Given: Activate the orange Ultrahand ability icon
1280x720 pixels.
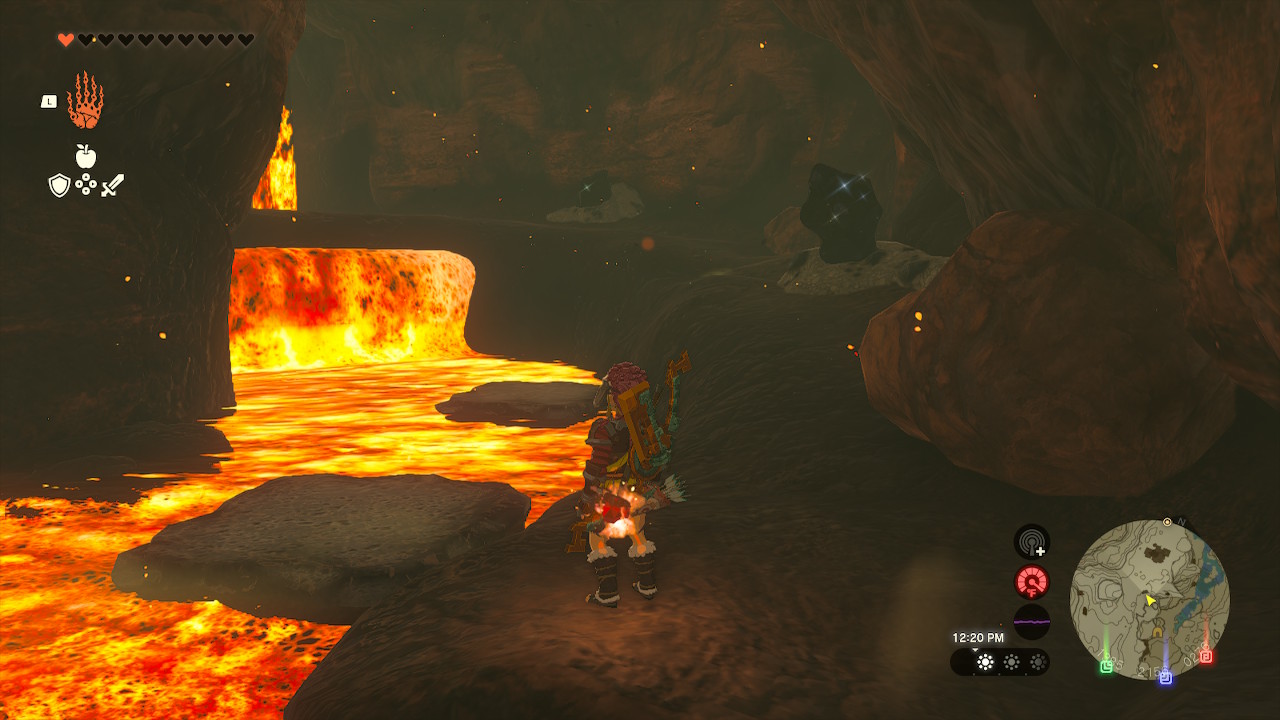Looking at the screenshot, I should (x=85, y=101).
